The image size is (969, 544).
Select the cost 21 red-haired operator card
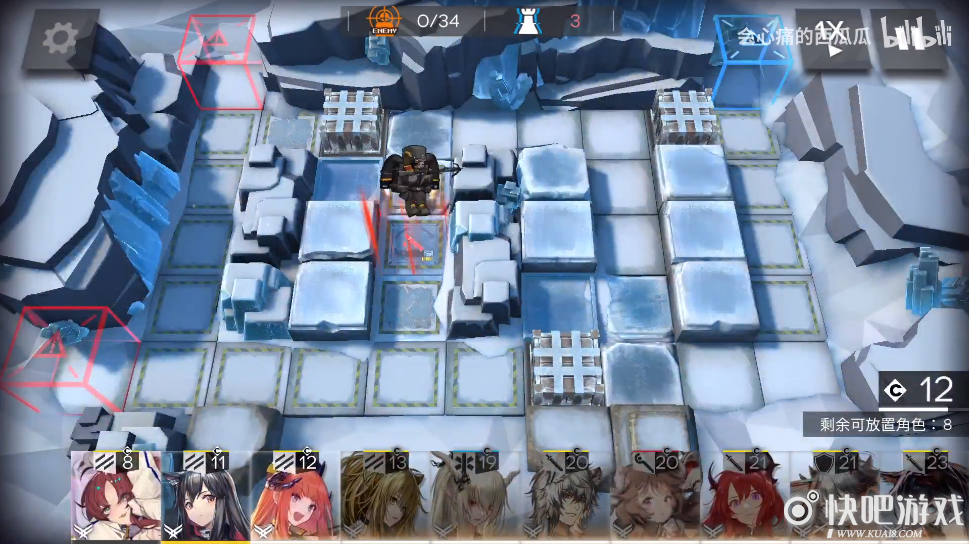pos(744,497)
